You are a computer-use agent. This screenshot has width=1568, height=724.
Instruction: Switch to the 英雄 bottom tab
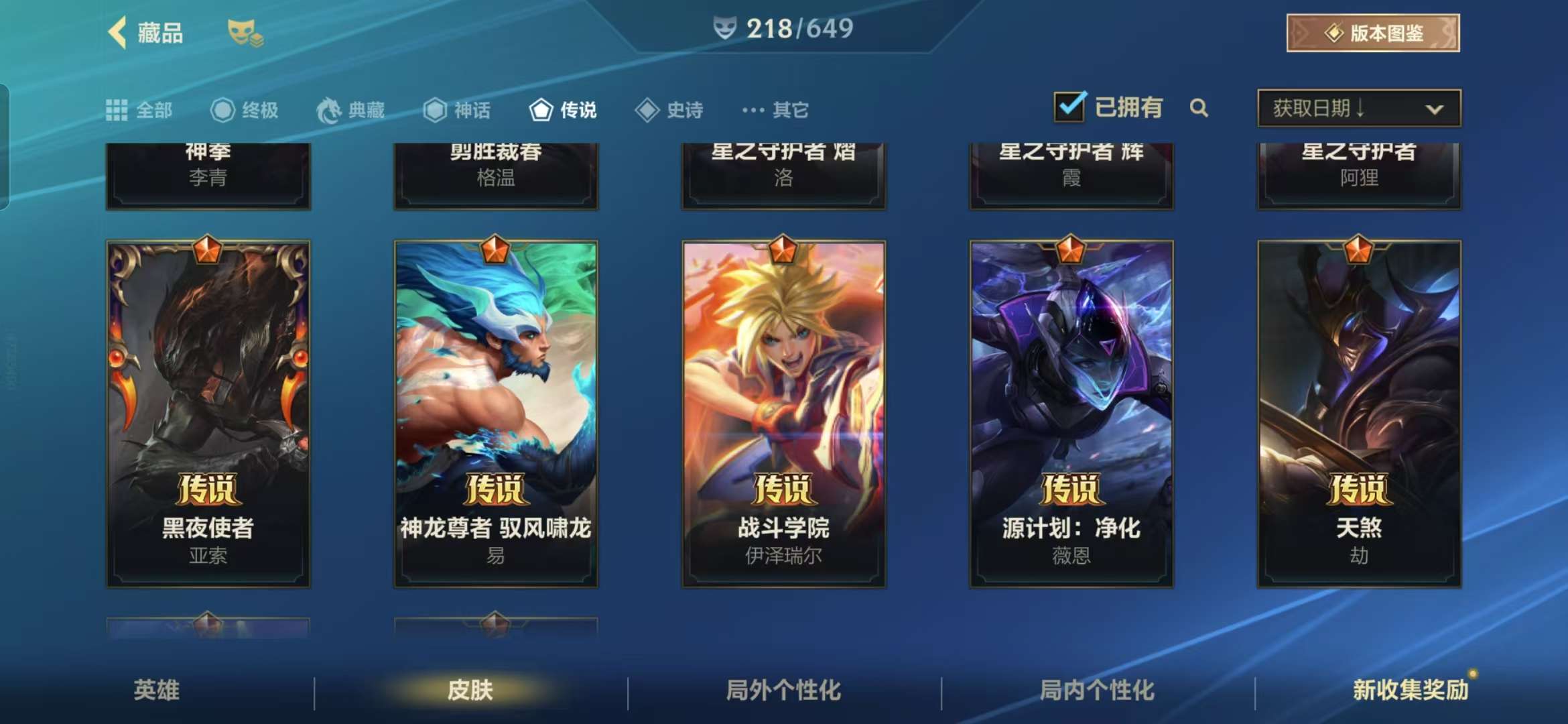[157, 690]
